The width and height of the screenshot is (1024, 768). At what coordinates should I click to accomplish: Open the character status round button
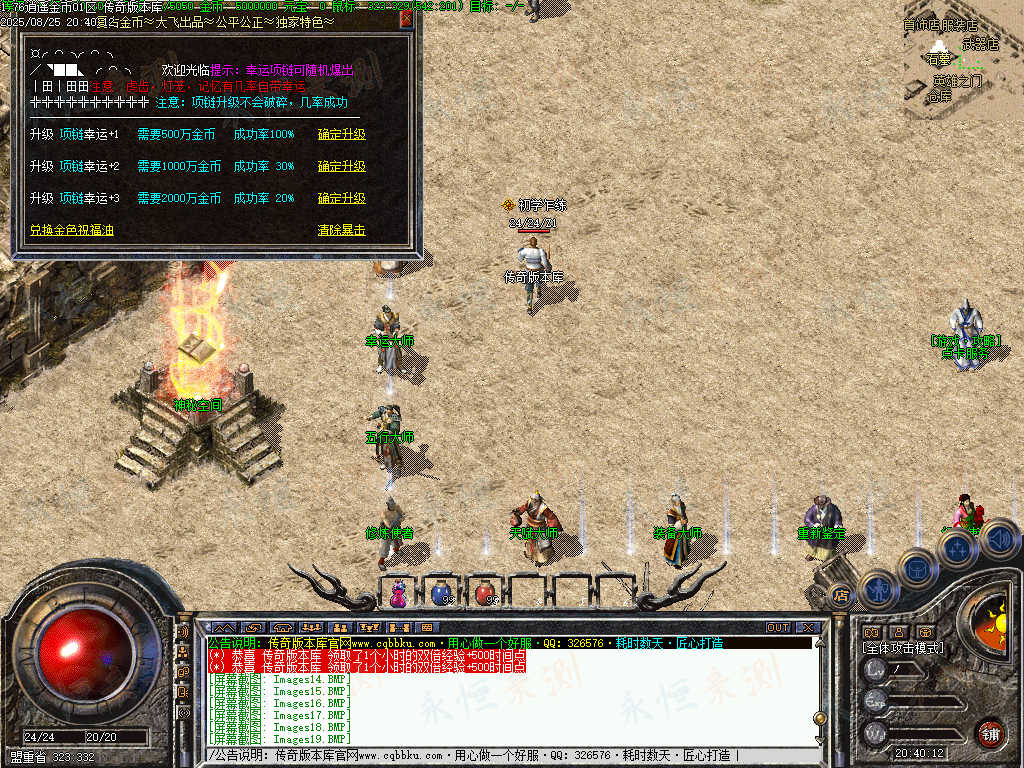pos(877,590)
